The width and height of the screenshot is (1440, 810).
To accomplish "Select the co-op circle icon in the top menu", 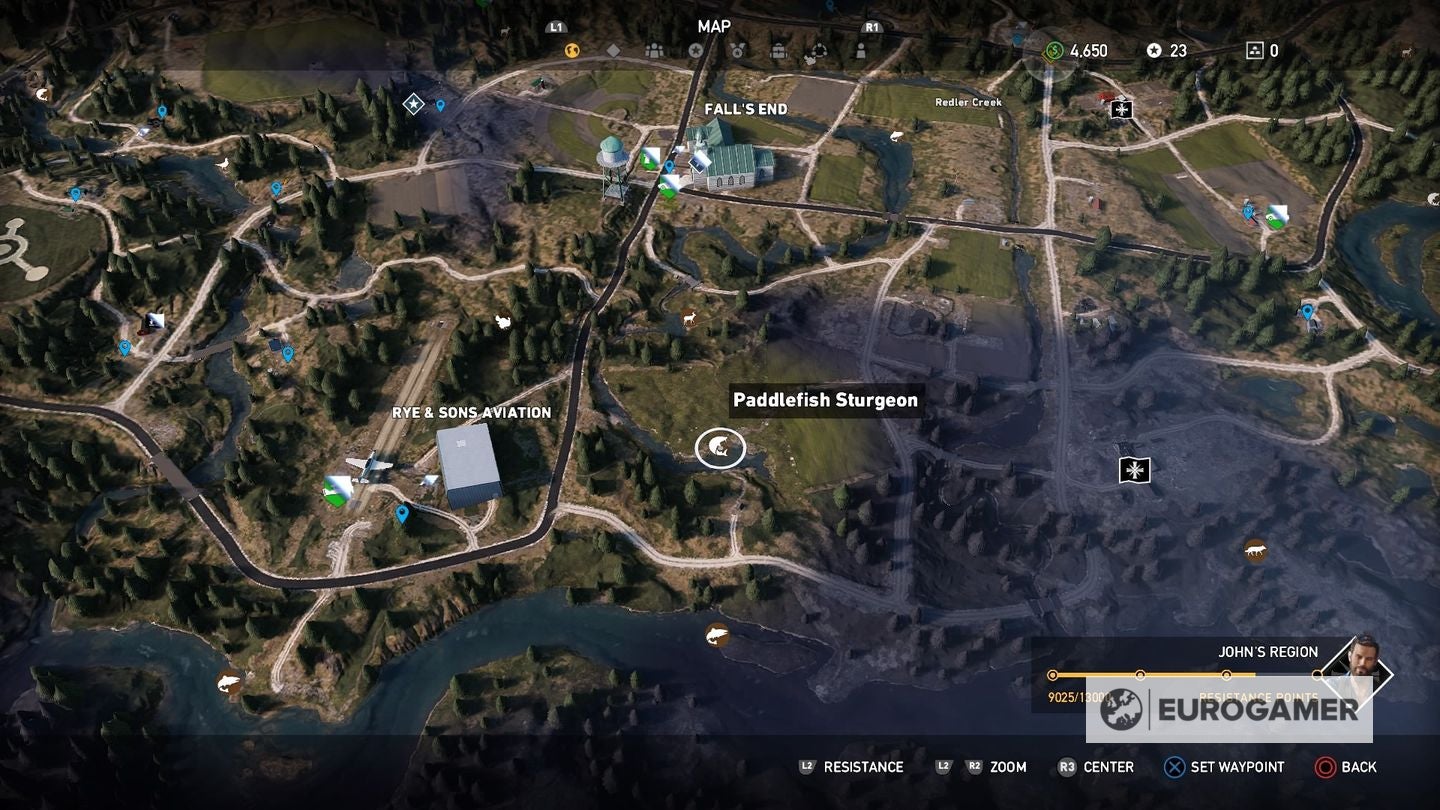I will [820, 47].
